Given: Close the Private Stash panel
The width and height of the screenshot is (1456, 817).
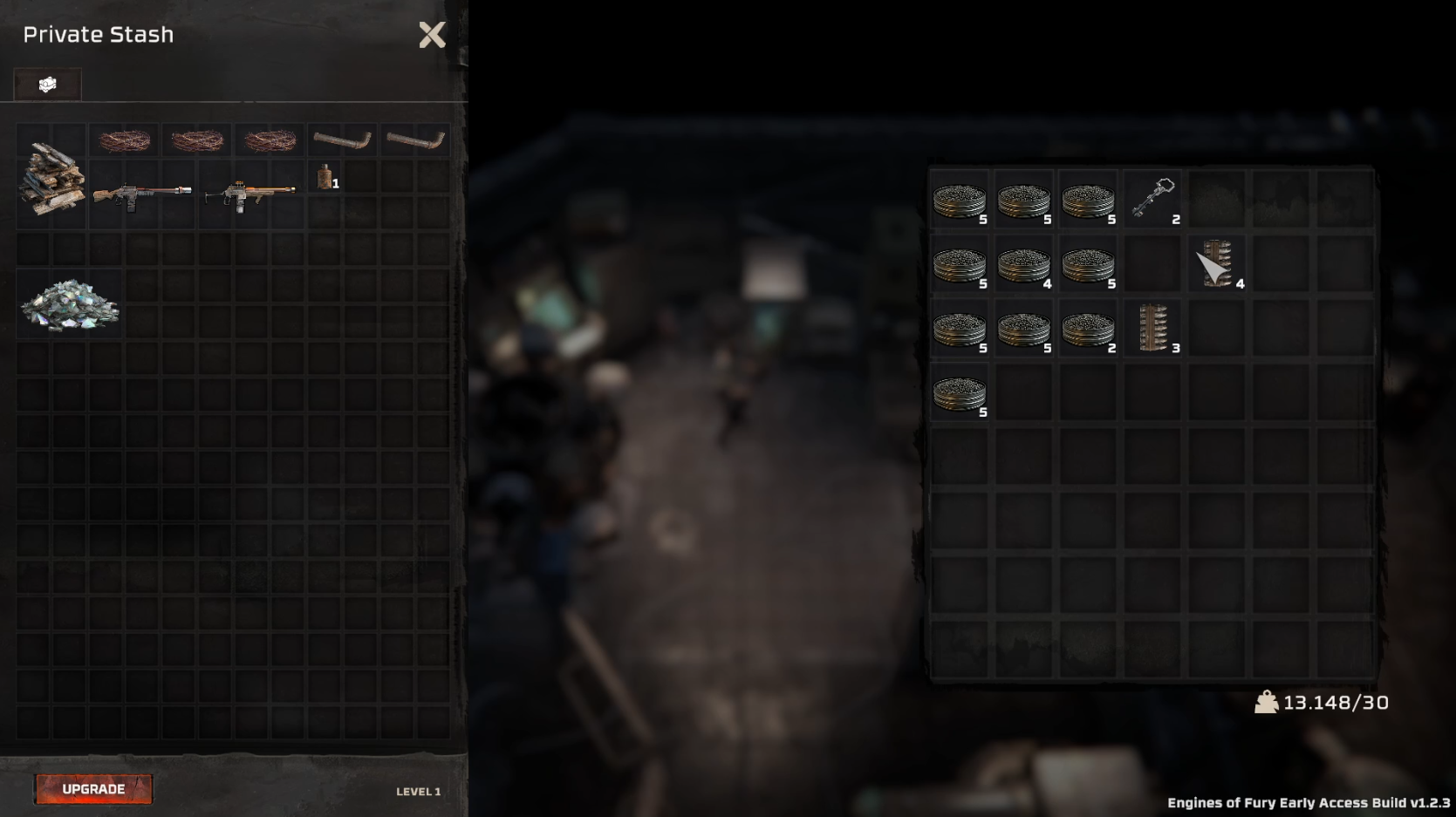Looking at the screenshot, I should coord(432,35).
